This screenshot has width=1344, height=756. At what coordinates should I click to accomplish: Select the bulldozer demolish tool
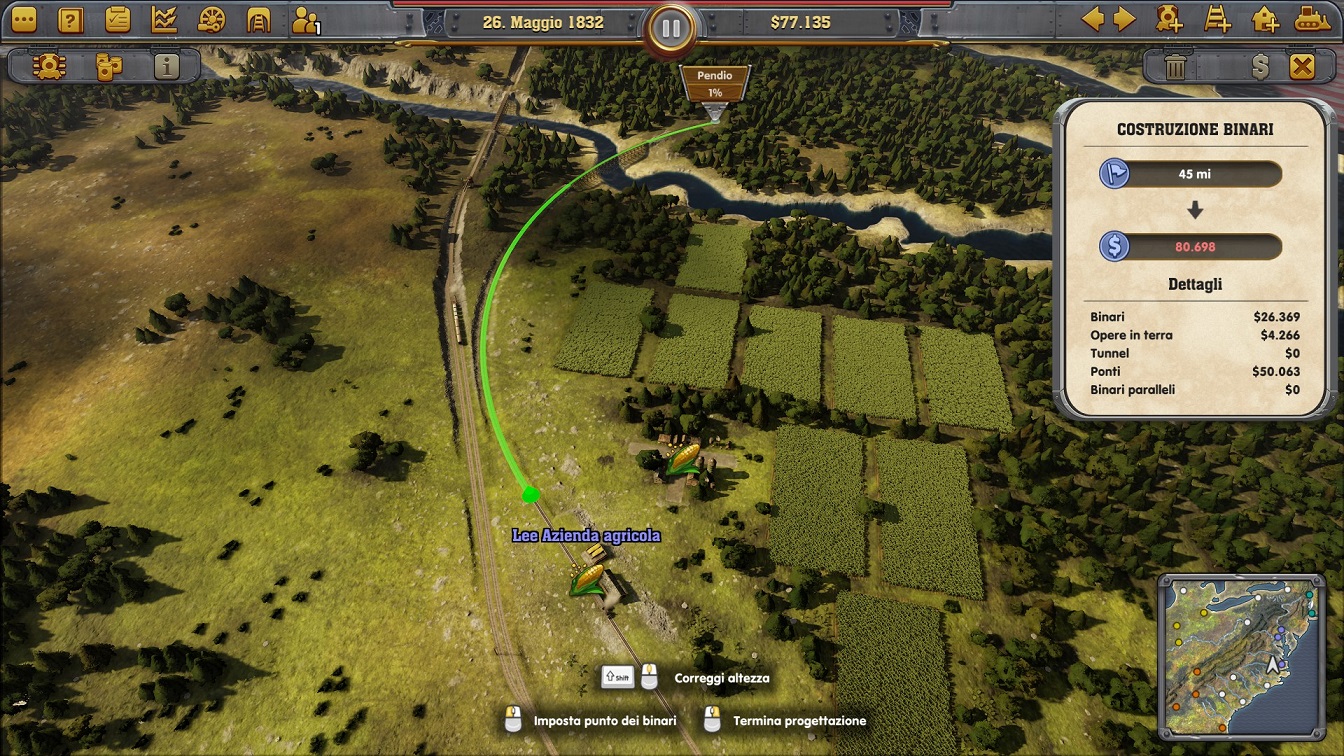[1313, 19]
